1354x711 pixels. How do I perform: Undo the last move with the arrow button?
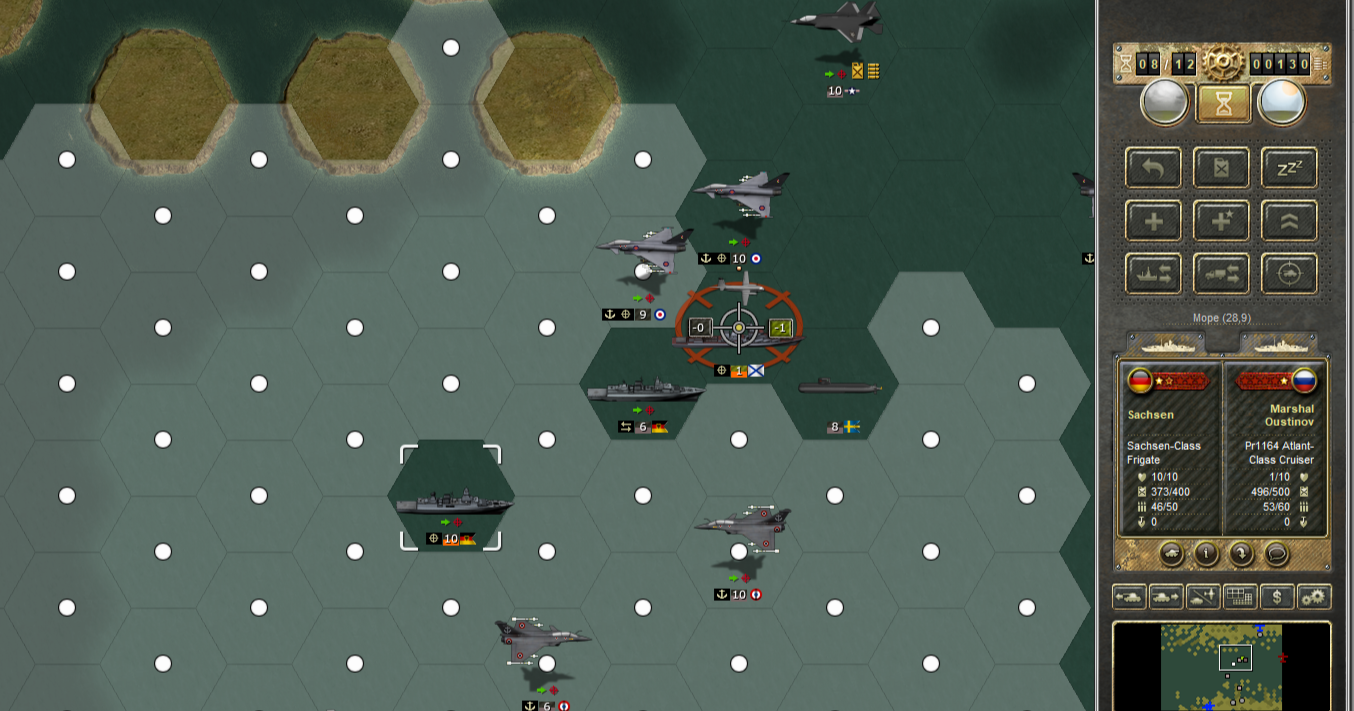pos(1153,168)
